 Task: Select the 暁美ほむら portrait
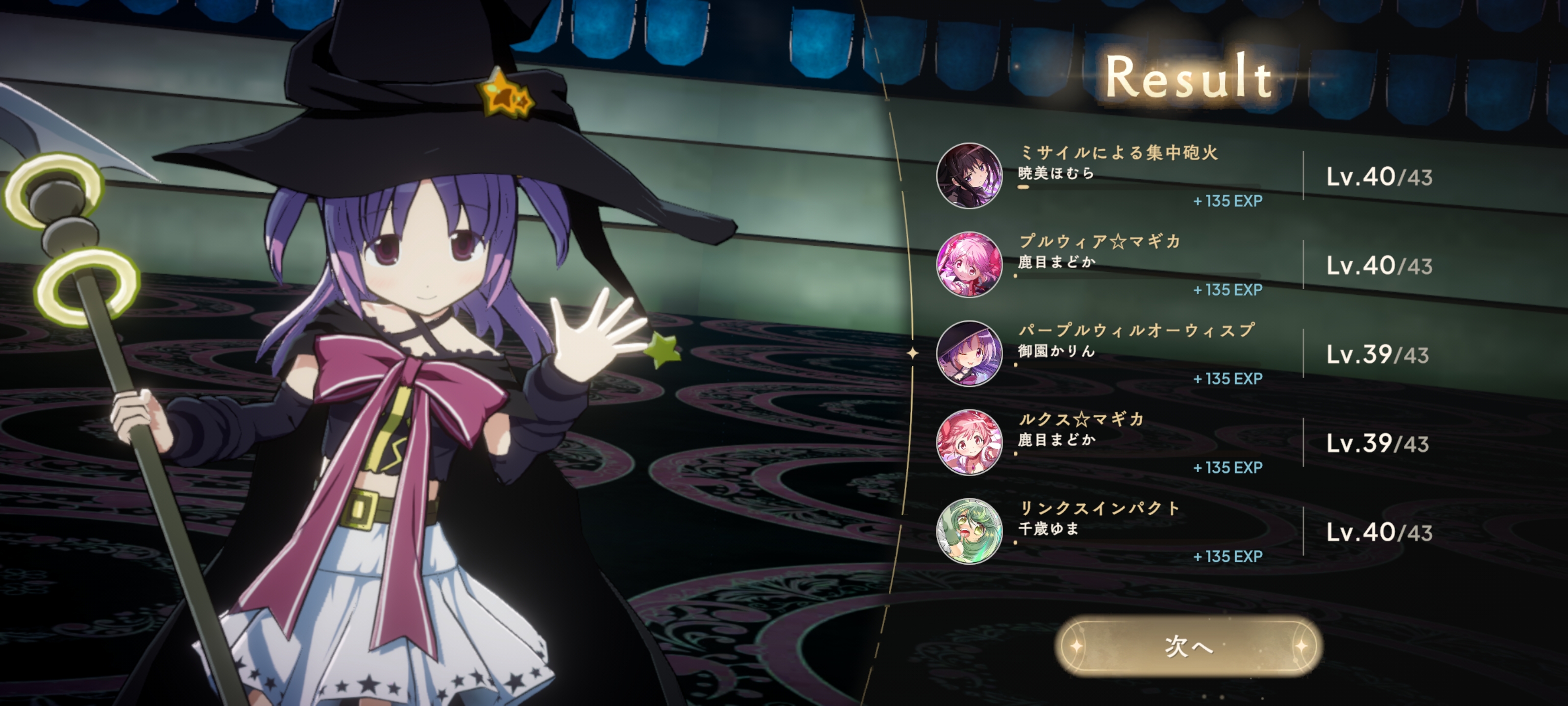click(969, 176)
